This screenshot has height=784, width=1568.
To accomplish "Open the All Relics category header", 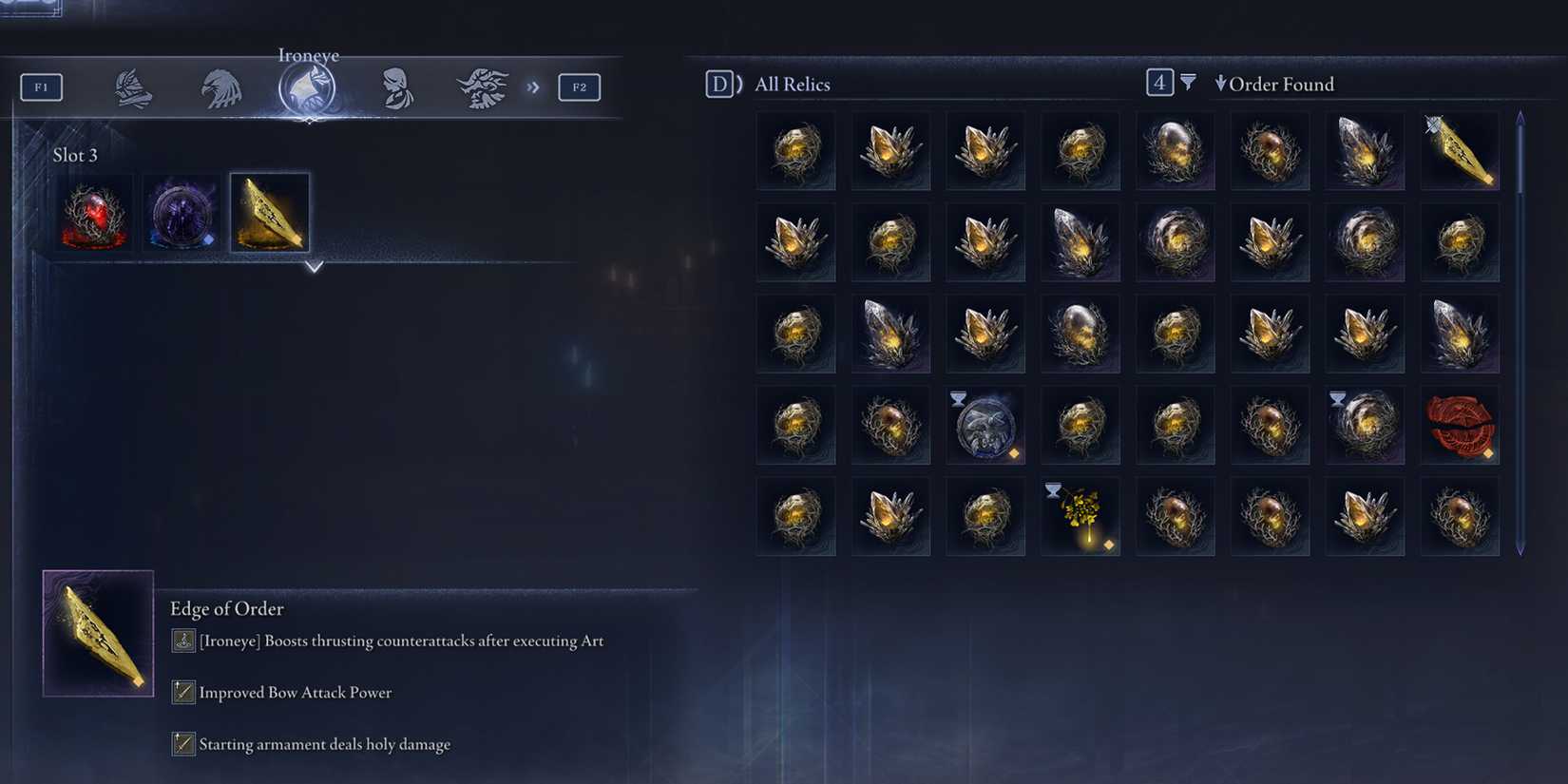I will pos(792,84).
